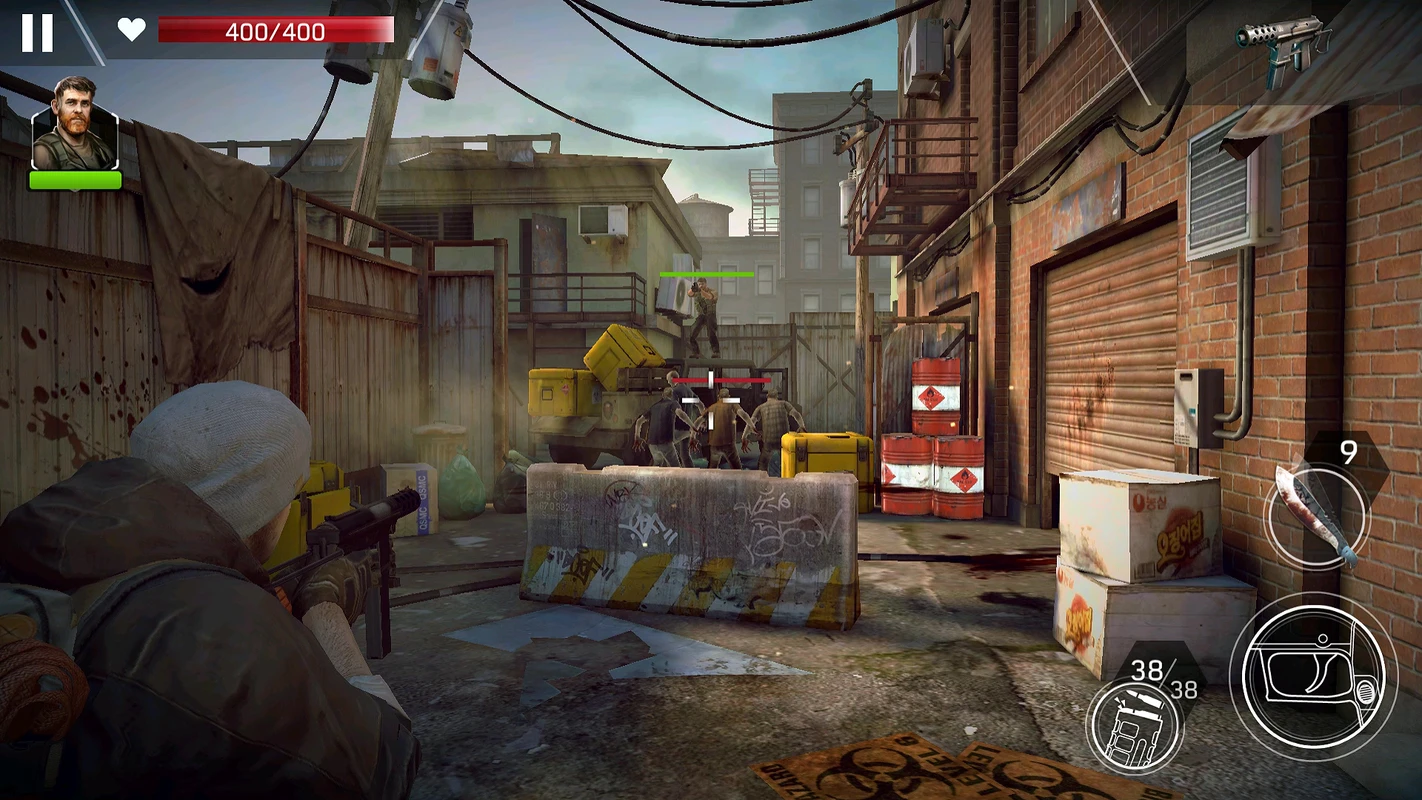Pause the game
This screenshot has width=1422, height=800.
pos(37,32)
